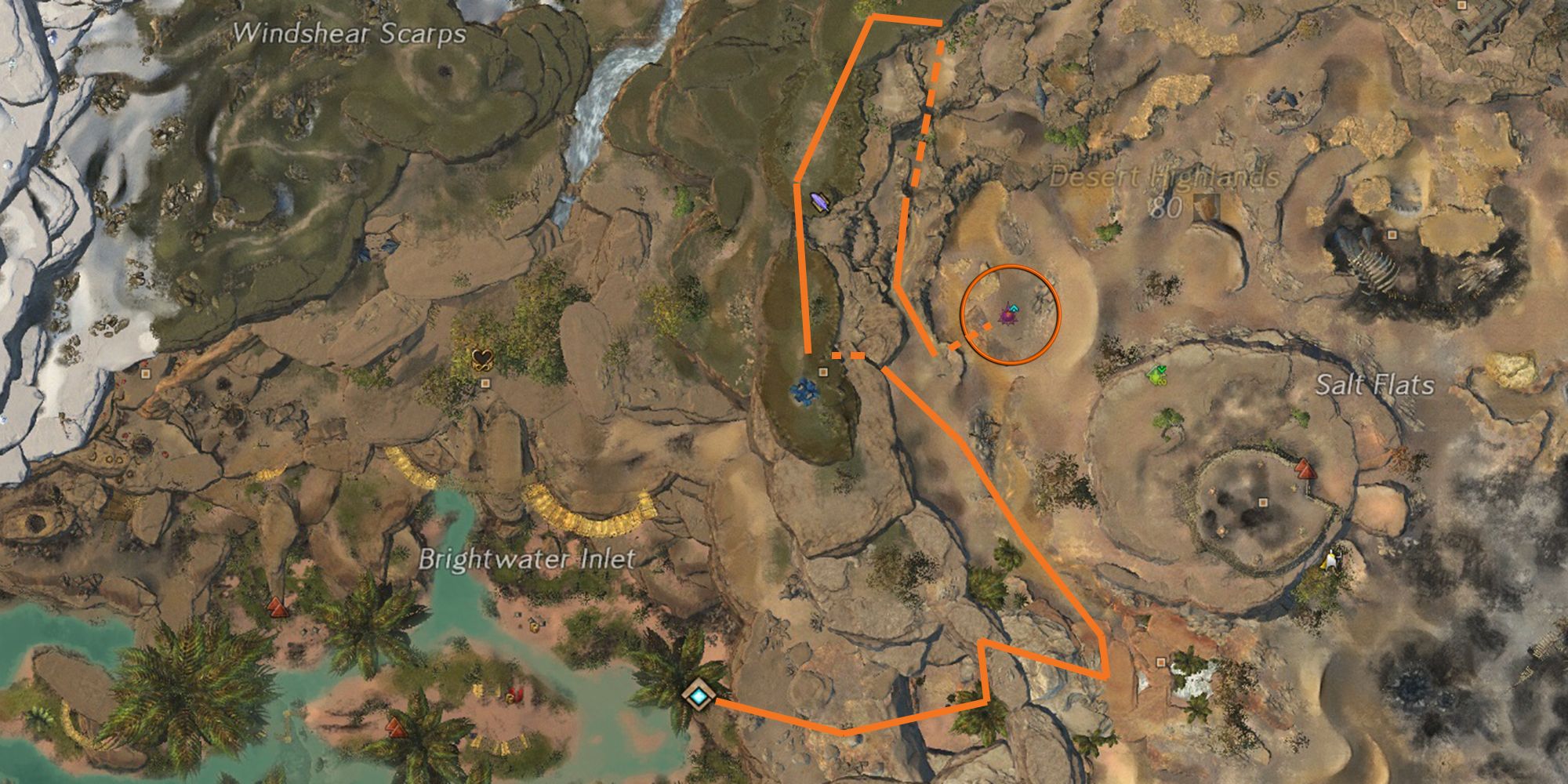Click the level 80 number under Desert Highlands
Screen dimensions: 1568x784
click(x=1168, y=209)
